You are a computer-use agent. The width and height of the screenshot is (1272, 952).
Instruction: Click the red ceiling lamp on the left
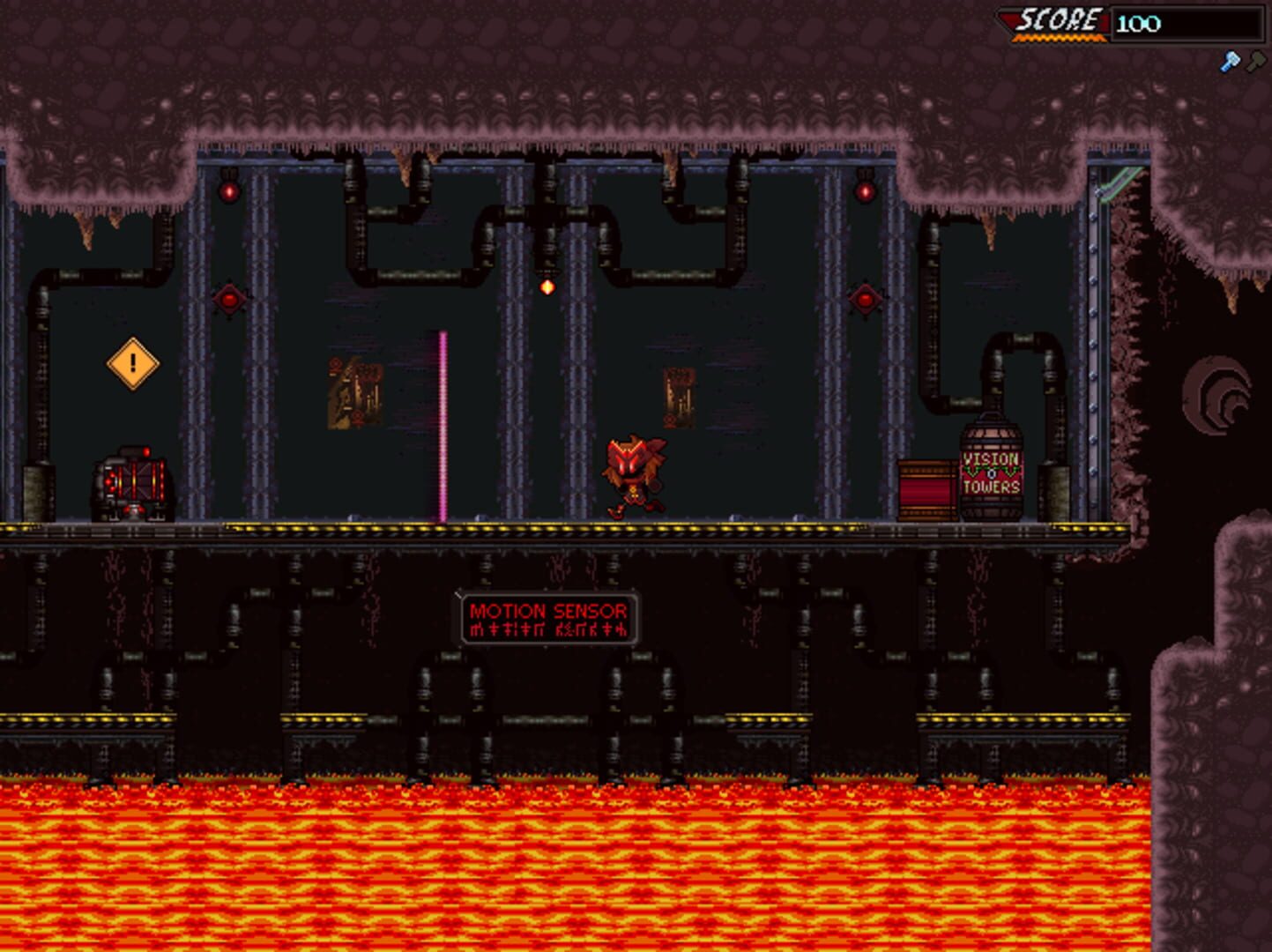tap(227, 190)
